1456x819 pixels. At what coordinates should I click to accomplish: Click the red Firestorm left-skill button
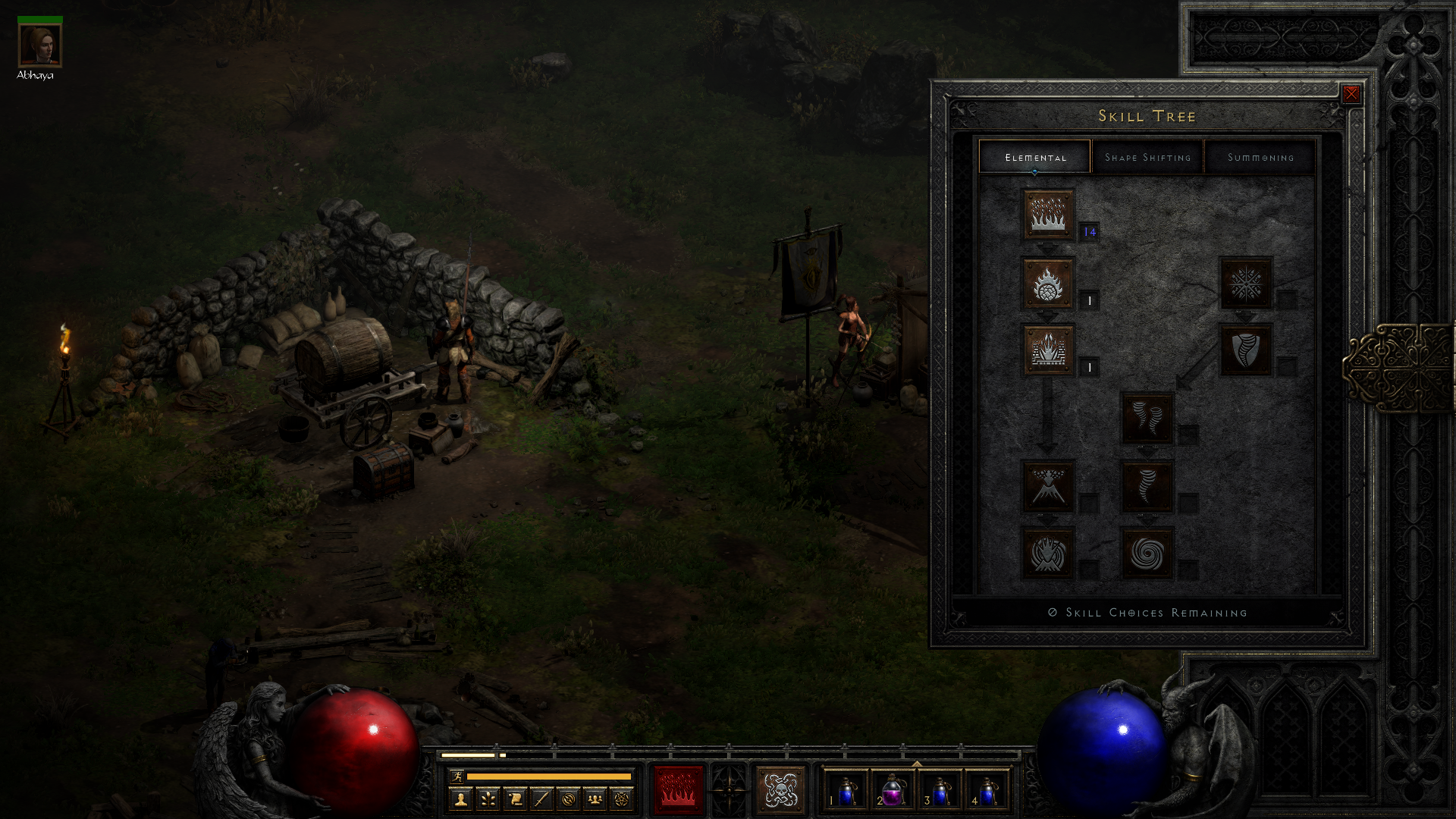coord(678,789)
